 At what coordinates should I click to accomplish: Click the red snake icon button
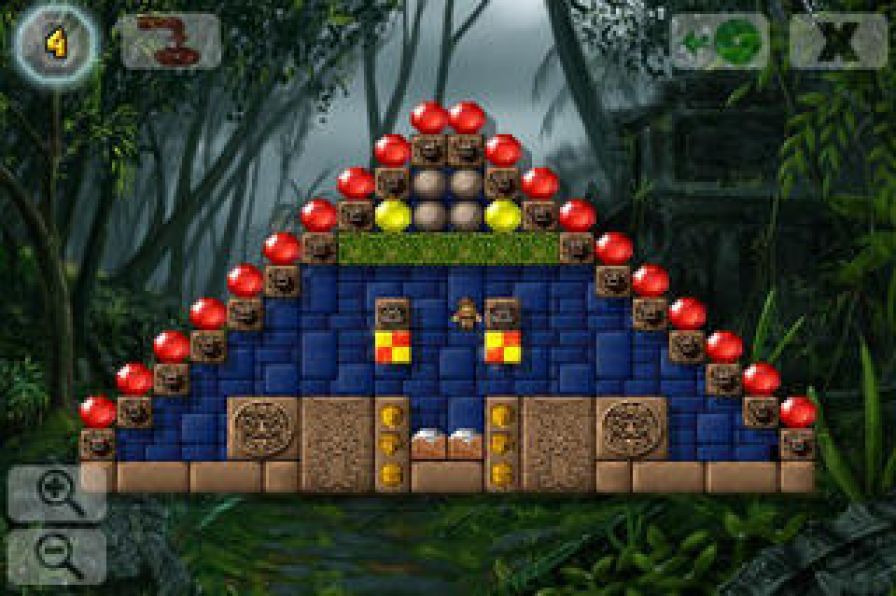click(170, 41)
